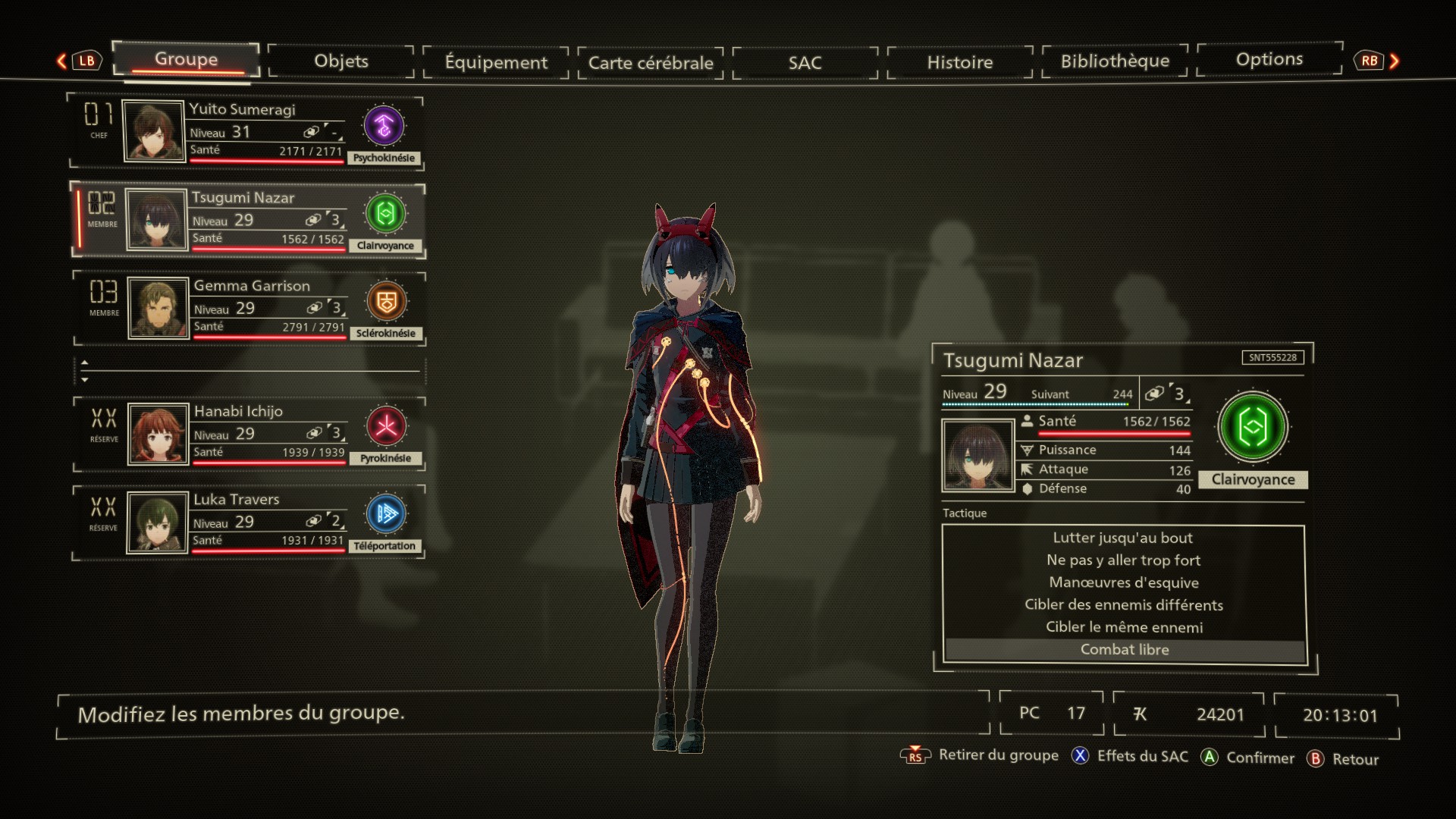The width and height of the screenshot is (1456, 819).
Task: Set tactic to Lutter jusqu'au bout
Action: point(1123,538)
